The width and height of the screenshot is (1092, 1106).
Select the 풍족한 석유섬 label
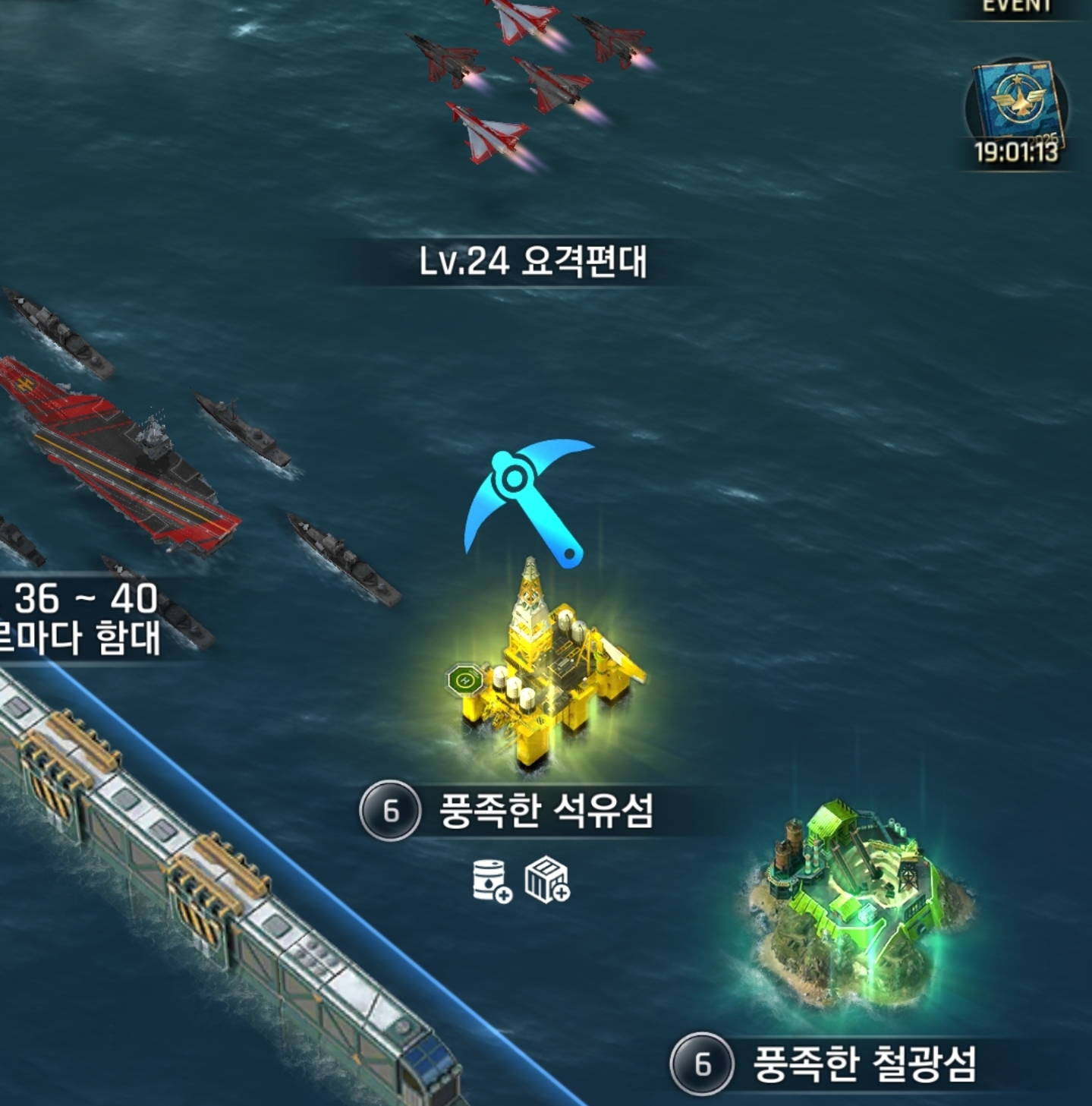546,811
